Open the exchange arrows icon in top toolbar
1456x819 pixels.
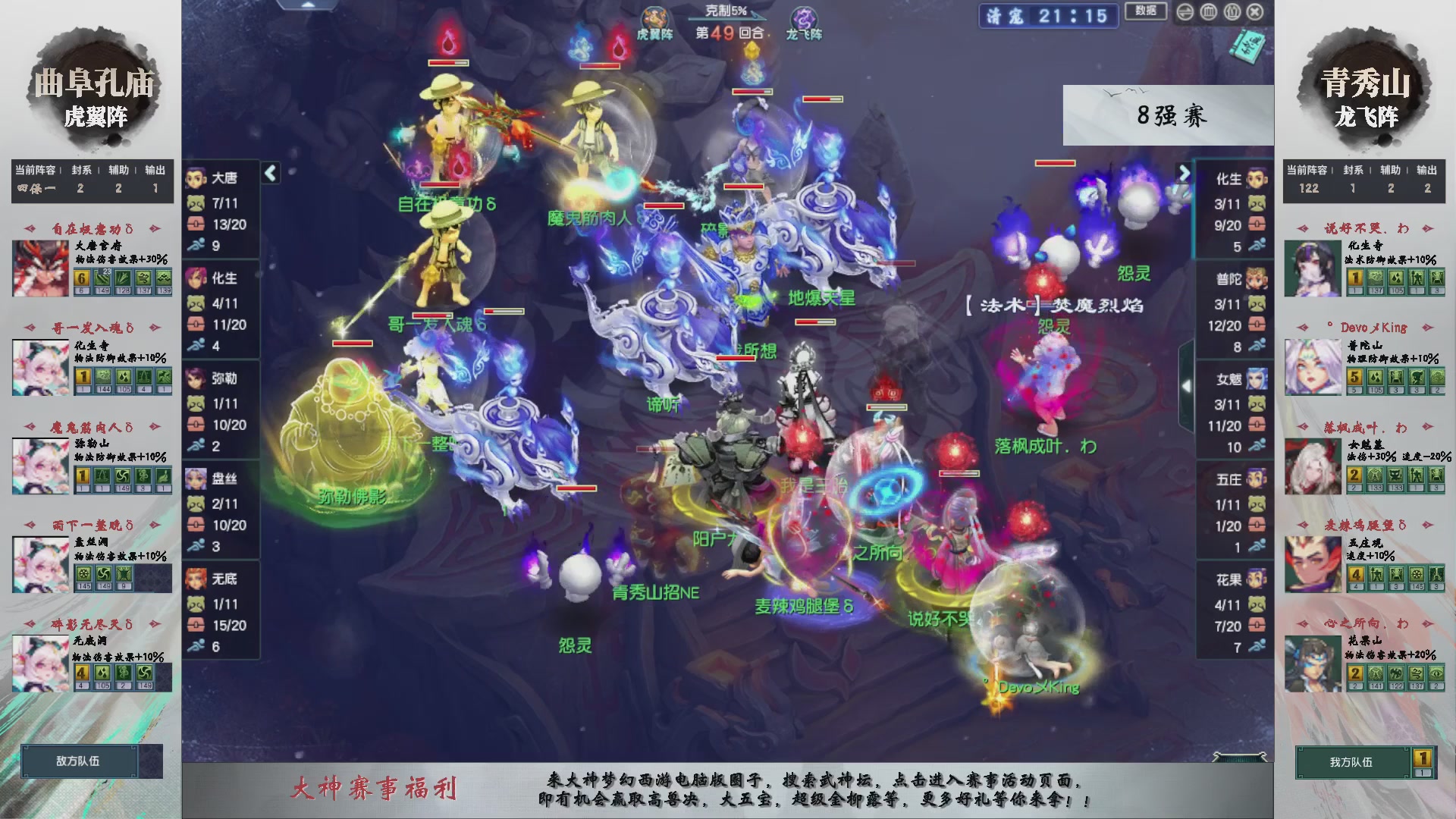click(x=1185, y=12)
